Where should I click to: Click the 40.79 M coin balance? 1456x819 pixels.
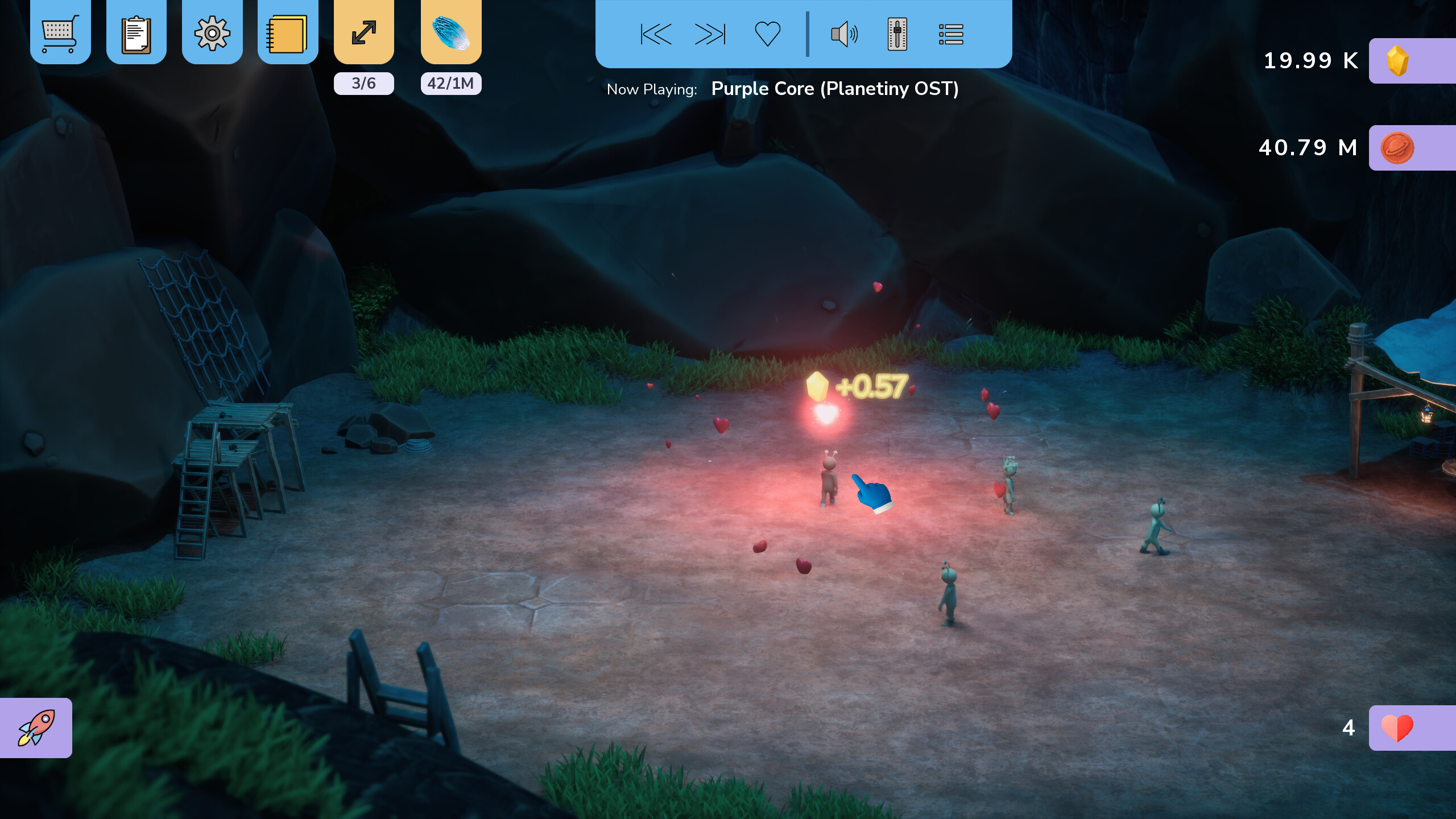(1310, 147)
